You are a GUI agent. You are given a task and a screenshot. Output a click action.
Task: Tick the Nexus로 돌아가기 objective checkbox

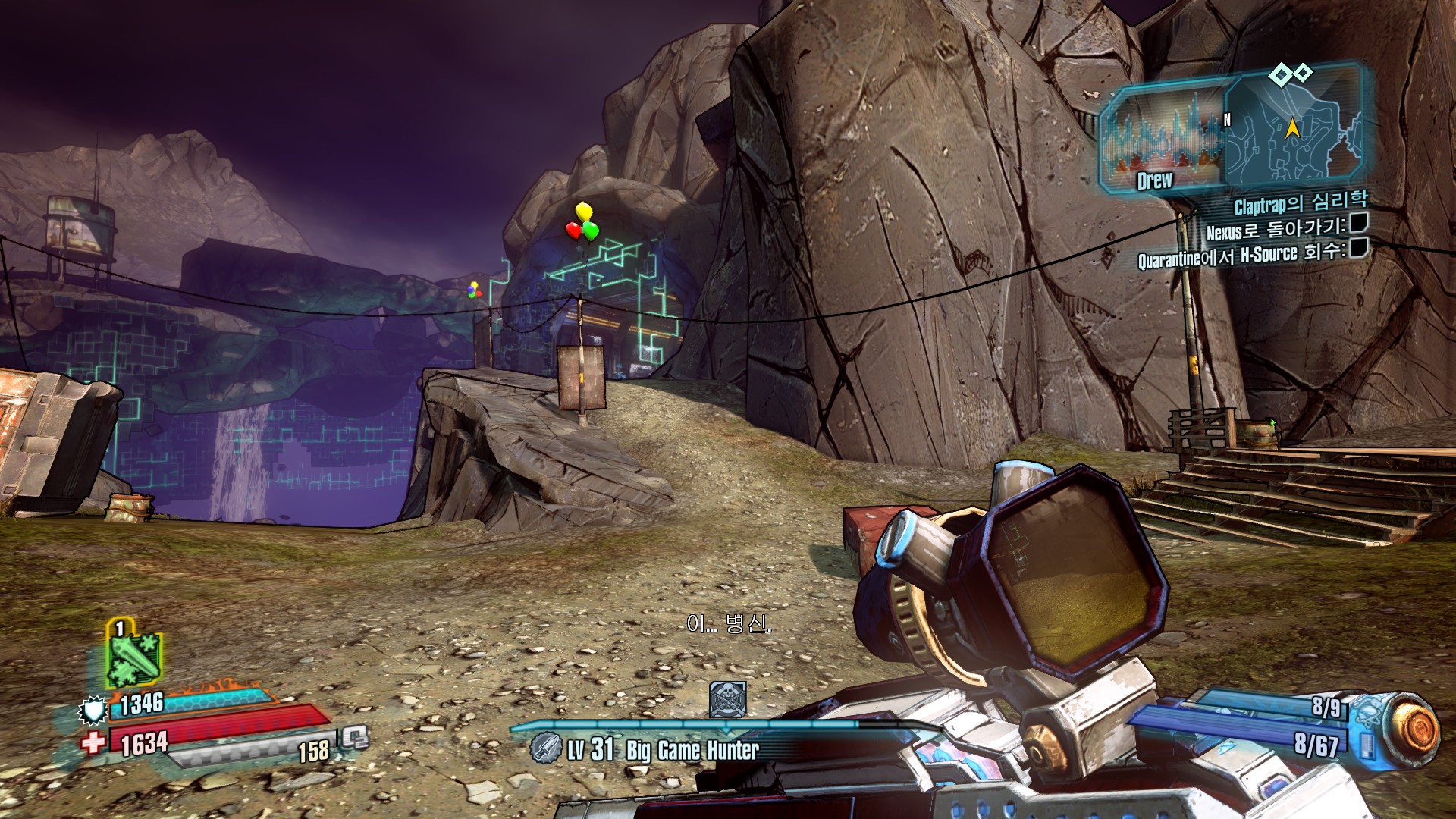[x=1358, y=222]
